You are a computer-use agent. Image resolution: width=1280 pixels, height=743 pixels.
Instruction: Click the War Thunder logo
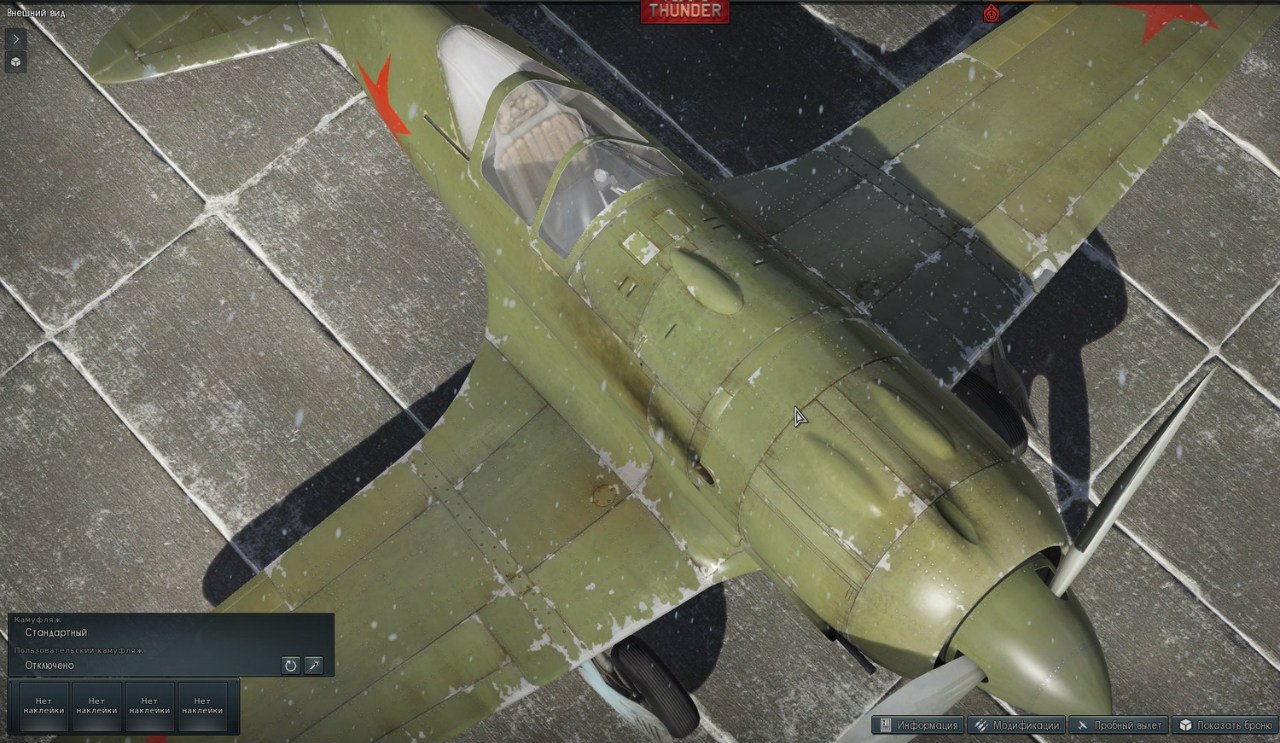coord(684,10)
